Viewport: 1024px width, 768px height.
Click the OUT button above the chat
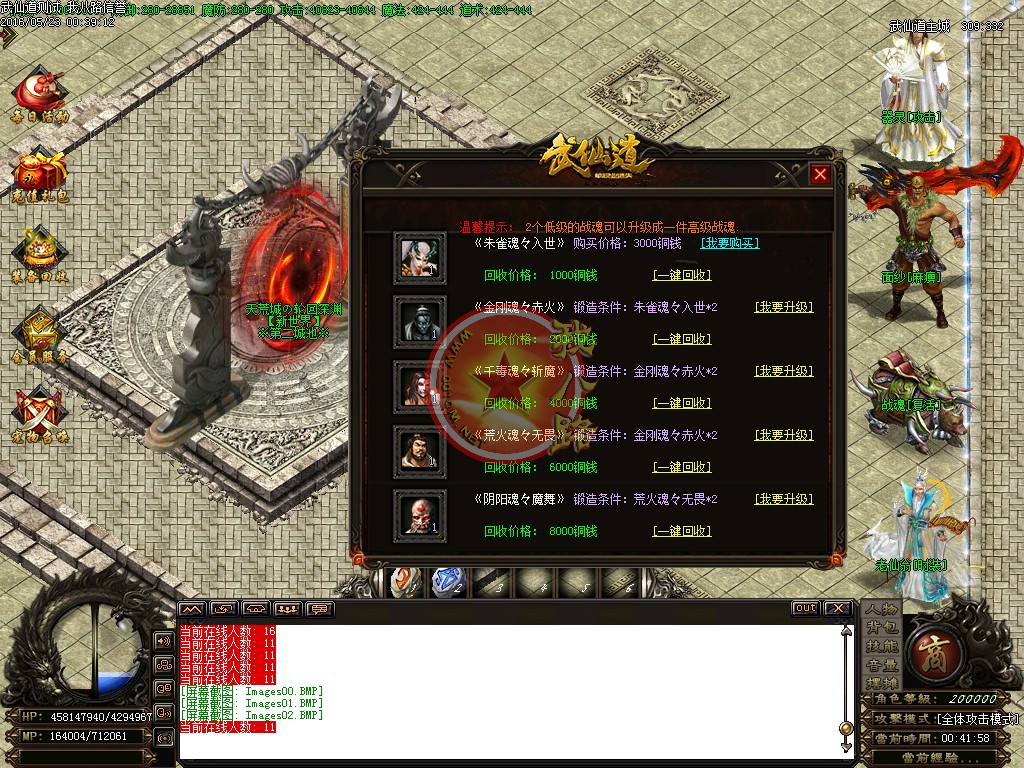(805, 608)
